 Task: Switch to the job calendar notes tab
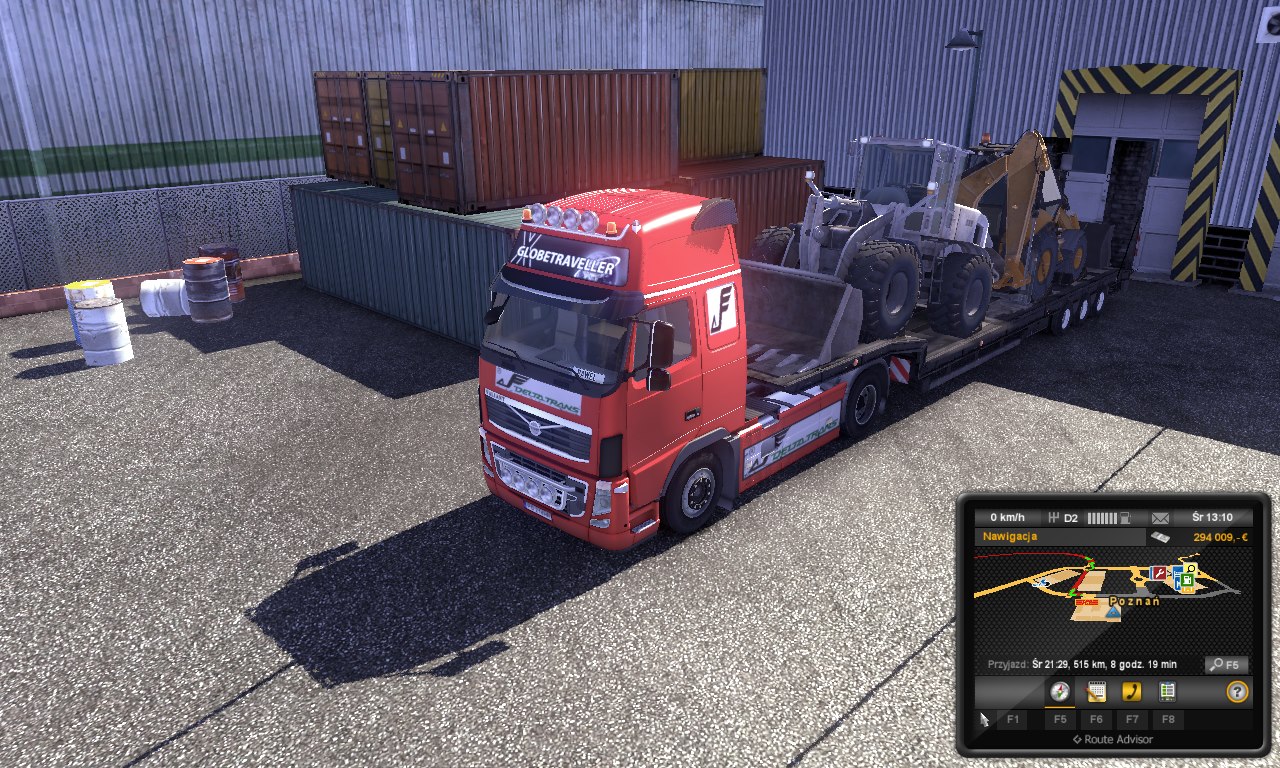pyautogui.click(x=1096, y=691)
